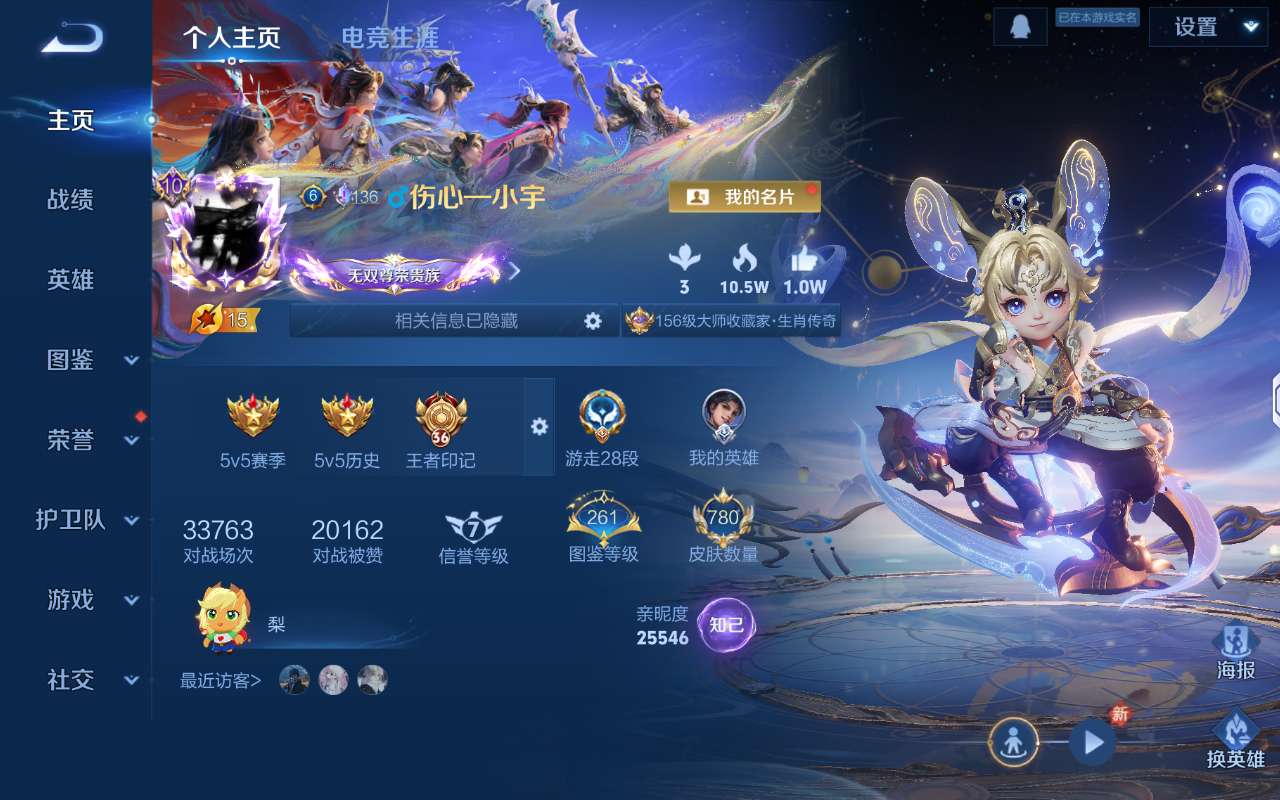Screen dimensions: 1280x800
Task: Open the 海报 poster button
Action: [1235, 652]
